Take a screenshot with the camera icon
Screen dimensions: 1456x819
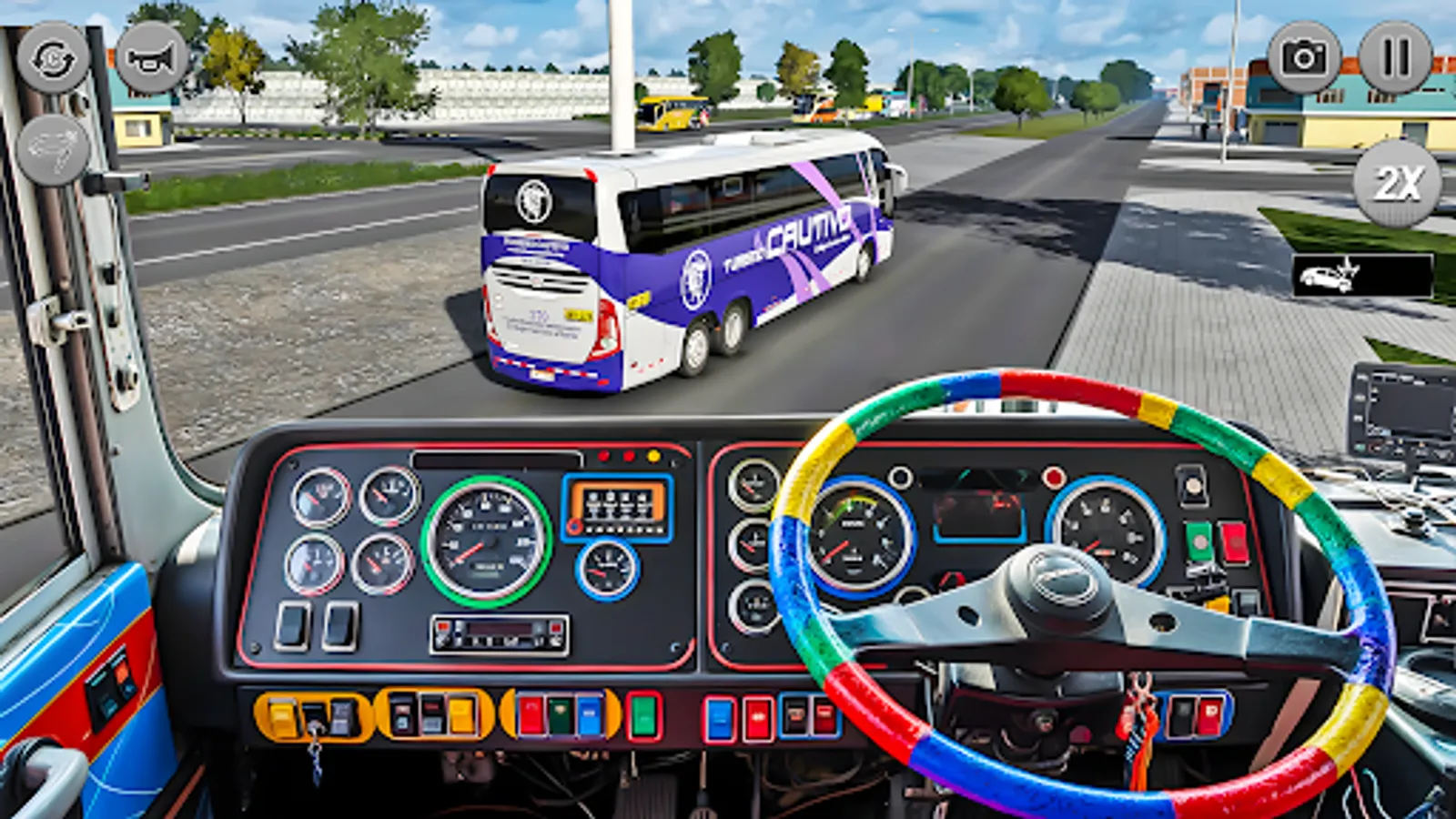click(x=1303, y=56)
